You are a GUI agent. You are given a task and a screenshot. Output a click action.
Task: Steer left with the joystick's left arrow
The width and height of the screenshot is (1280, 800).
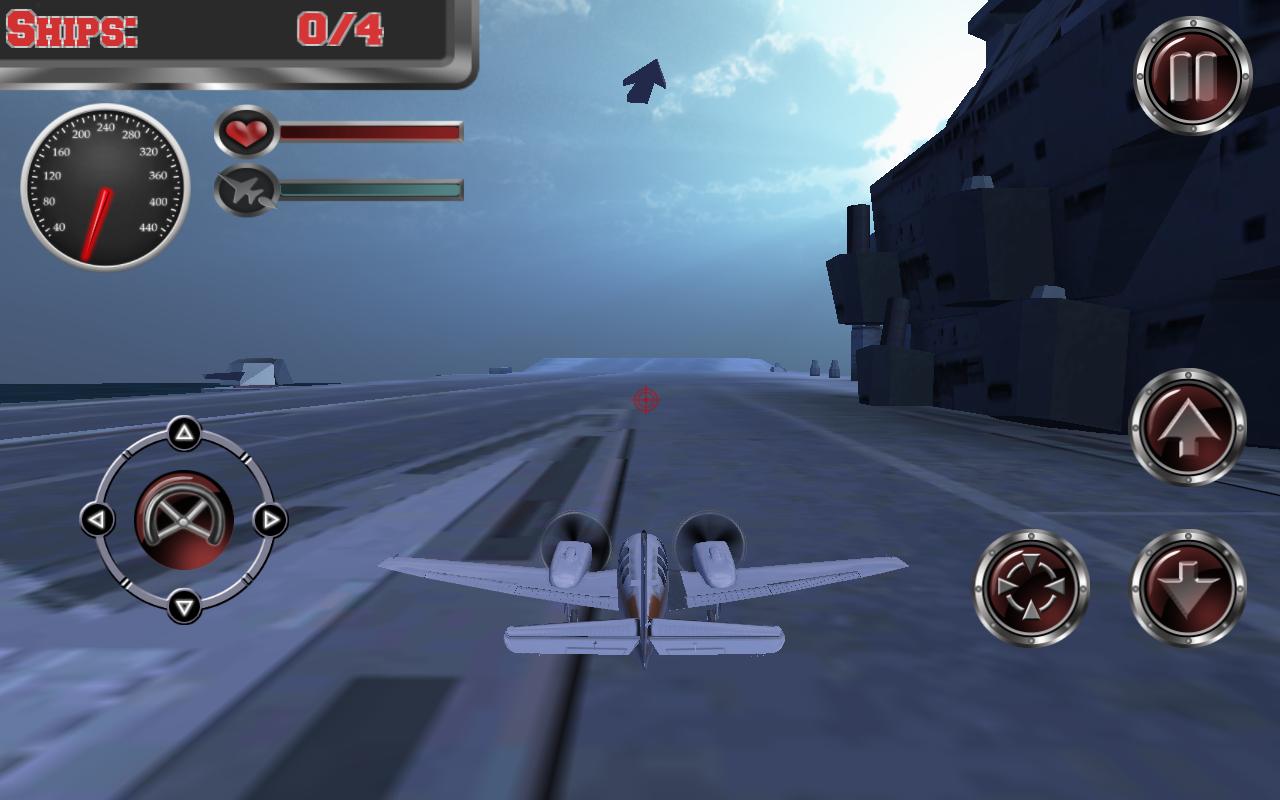[97, 519]
